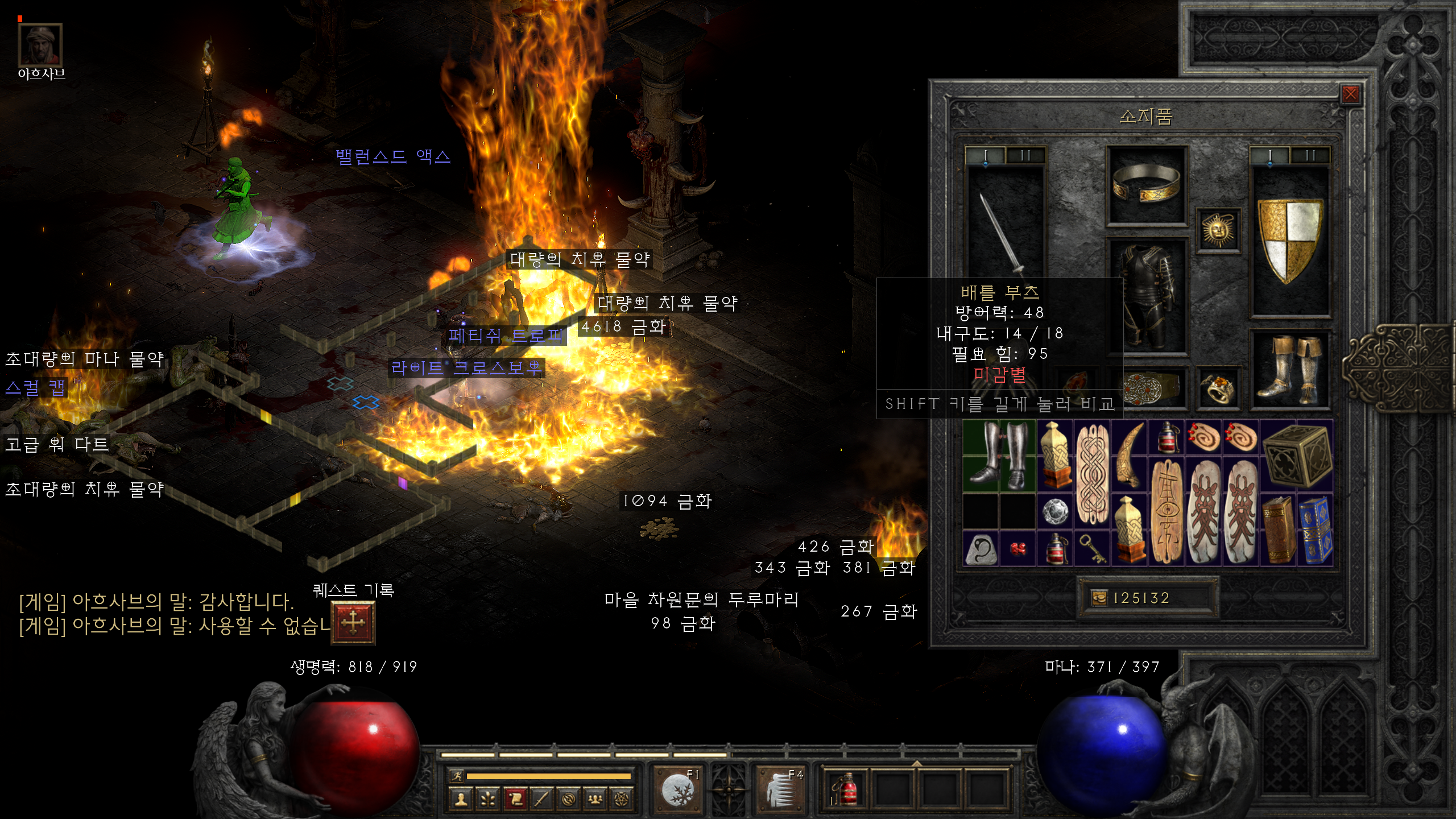This screenshot has width=1456, height=819.
Task: Open the skill tree menu
Action: (487, 800)
